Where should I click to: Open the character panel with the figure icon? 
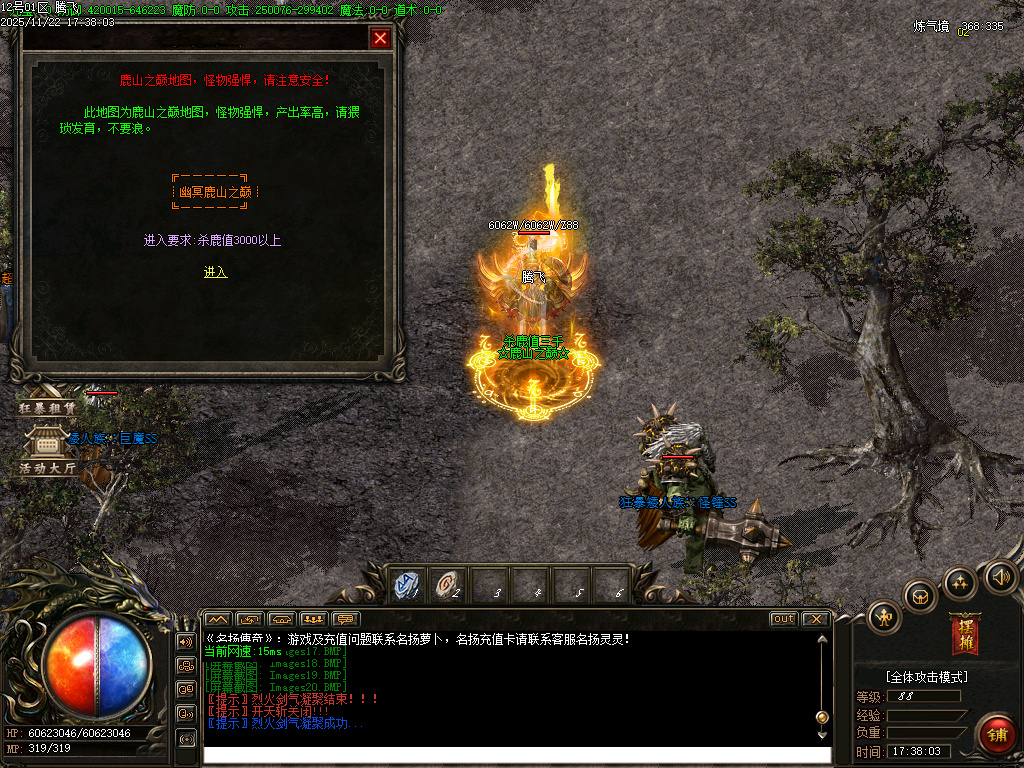click(x=884, y=618)
